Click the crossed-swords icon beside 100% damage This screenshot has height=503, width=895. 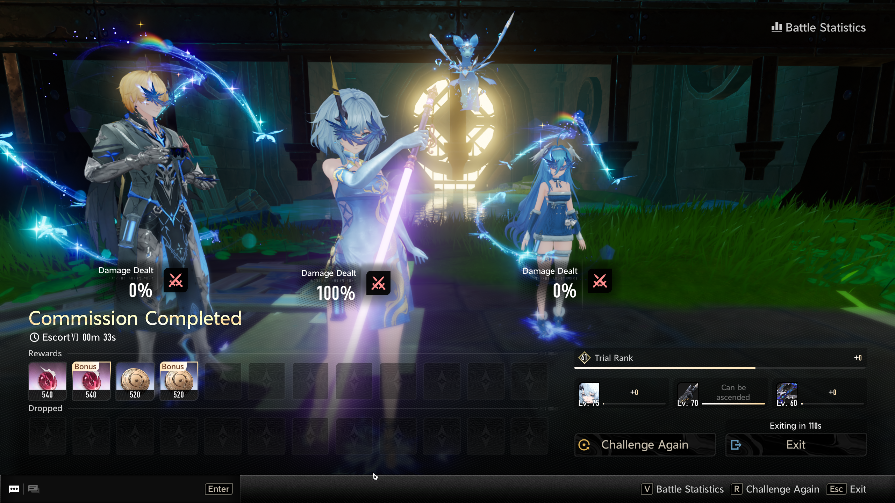tap(378, 283)
